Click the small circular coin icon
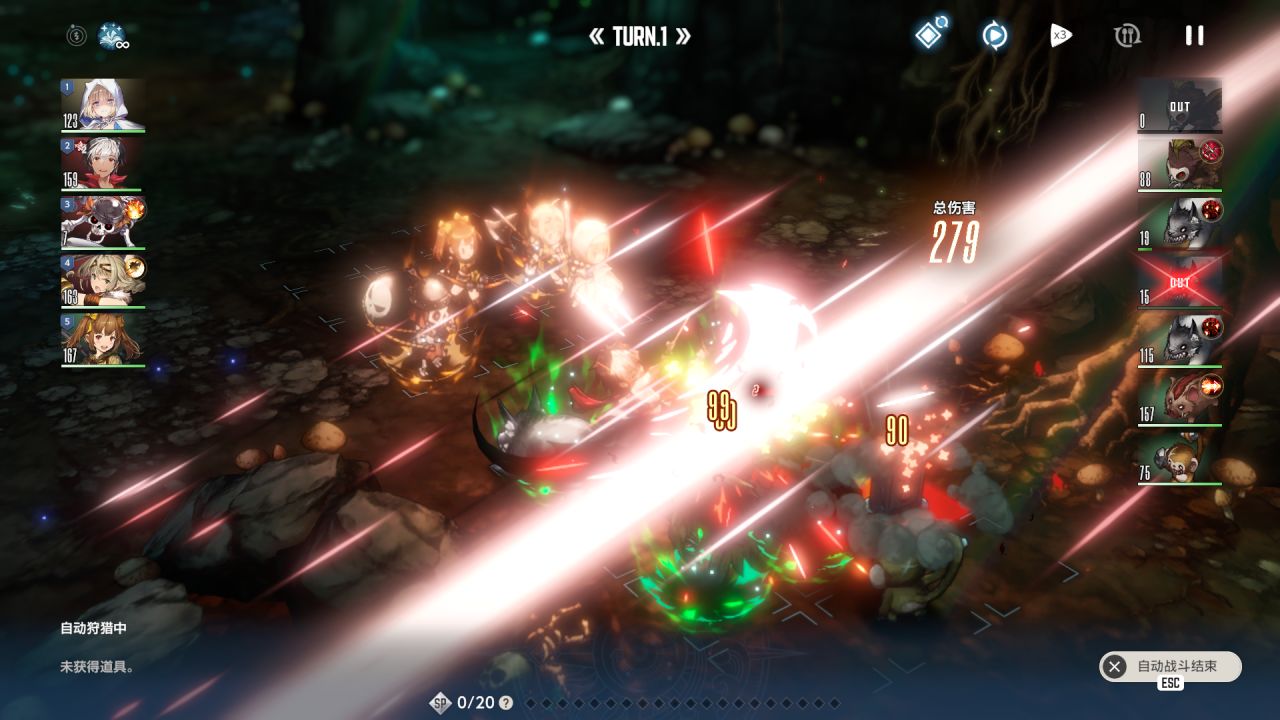The height and width of the screenshot is (720, 1280). 76,36
